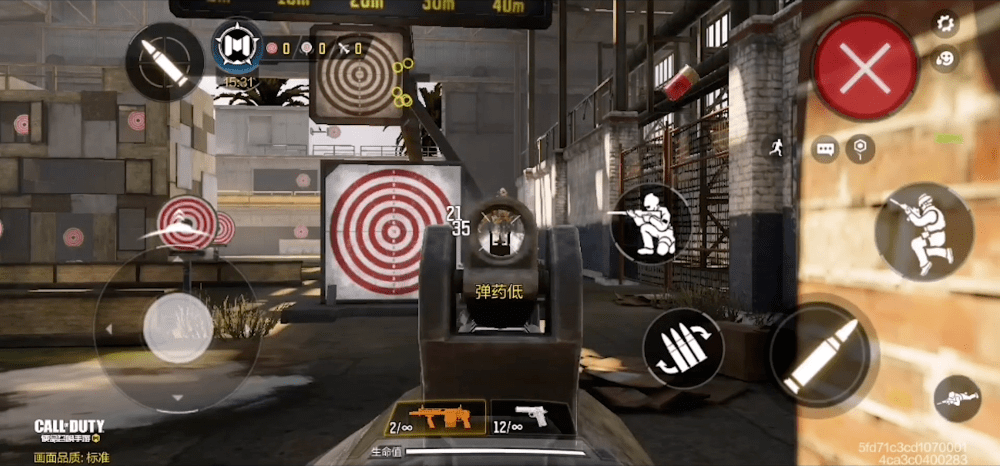Go prone with the lying soldier icon

(x=957, y=399)
